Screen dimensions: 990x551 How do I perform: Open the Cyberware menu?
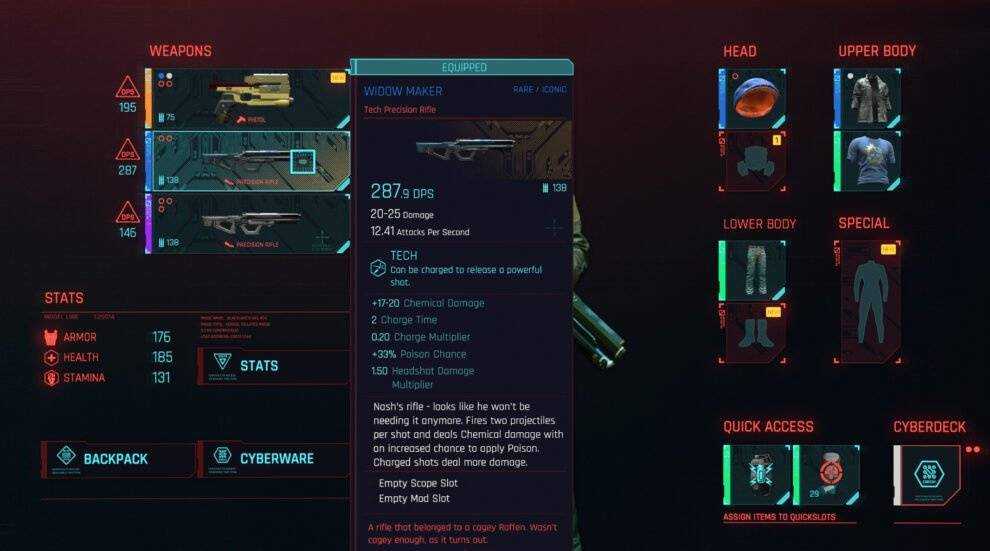[274, 459]
